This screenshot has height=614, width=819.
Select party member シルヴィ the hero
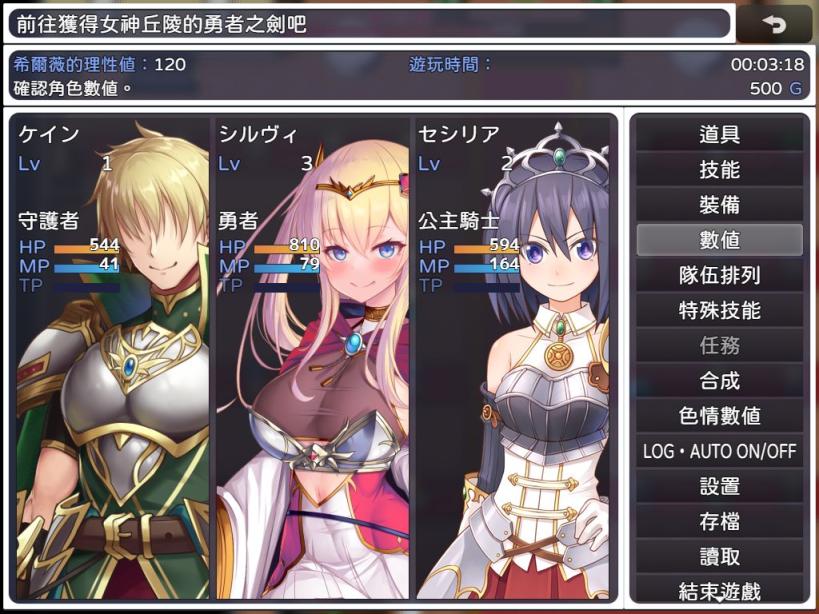[x=311, y=358]
